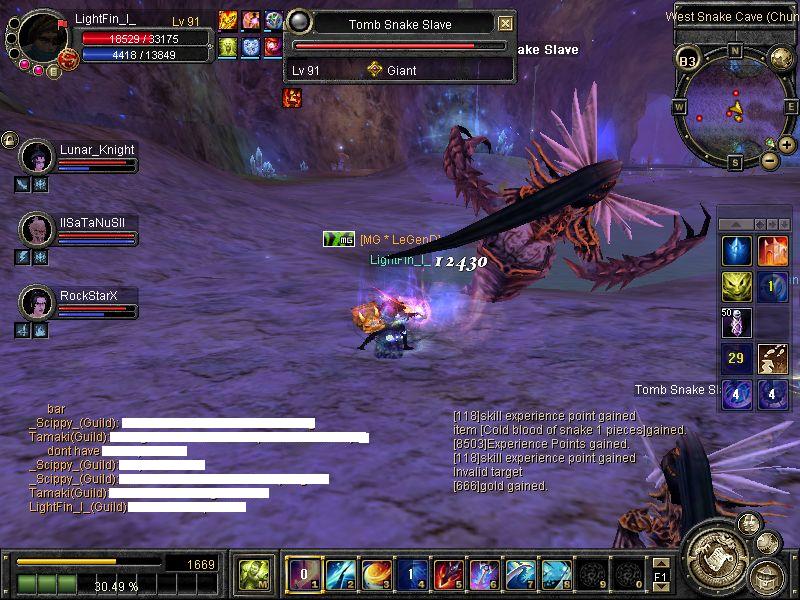Zoom out the minimap with minus button
Viewport: 800px width, 600px height.
pos(769,160)
